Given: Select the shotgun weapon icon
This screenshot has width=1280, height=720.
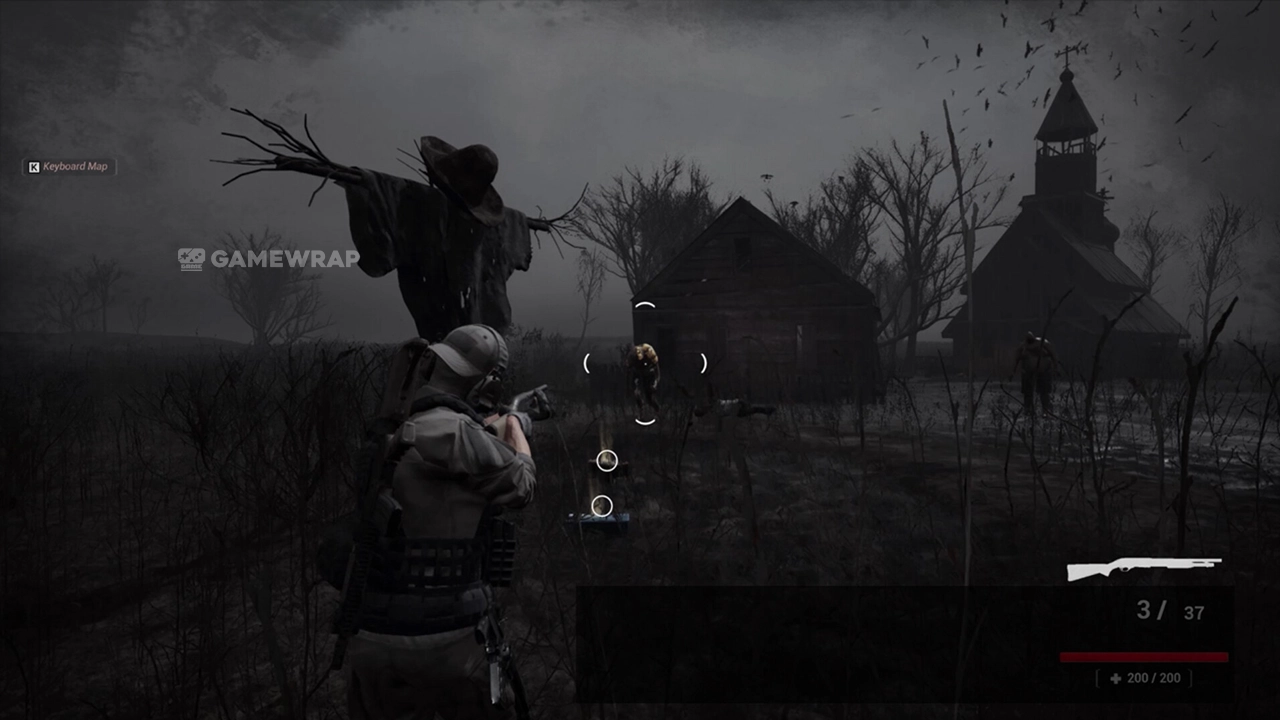Looking at the screenshot, I should [1143, 568].
